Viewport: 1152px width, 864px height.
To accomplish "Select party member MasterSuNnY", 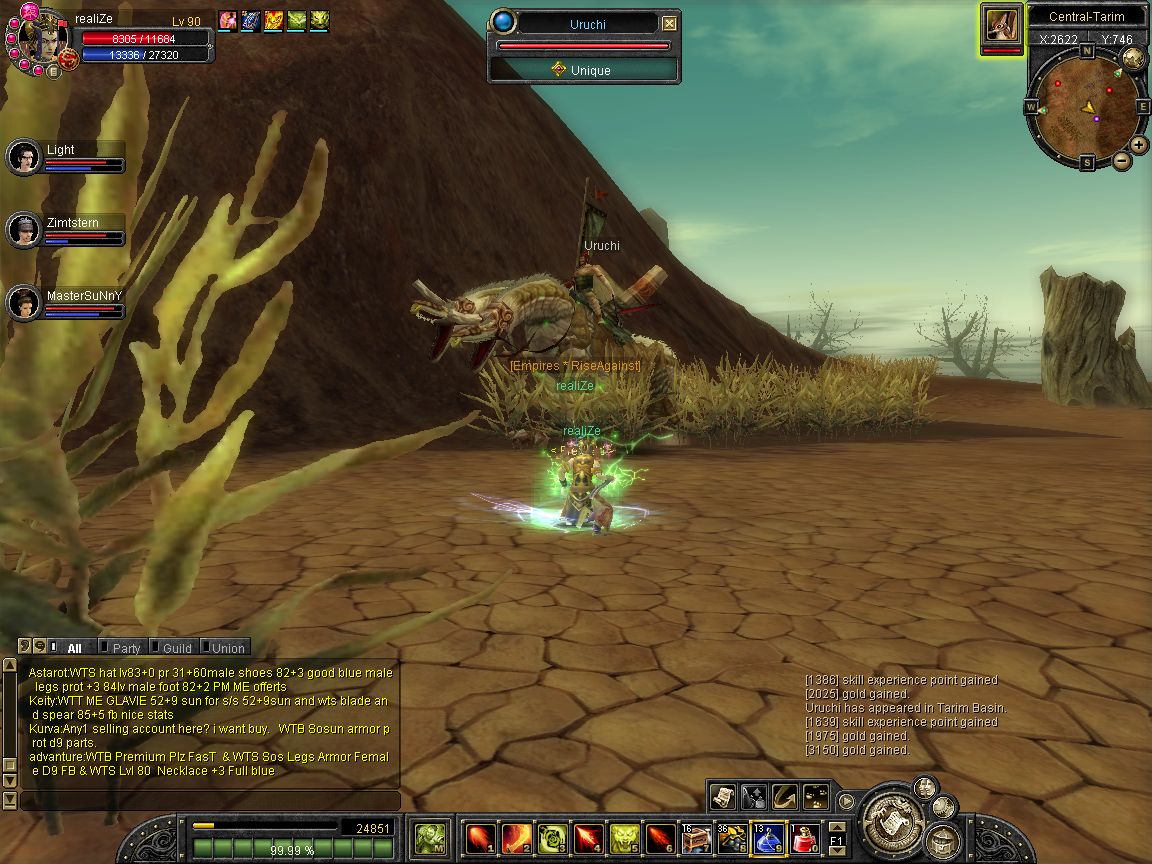I will click(23, 303).
